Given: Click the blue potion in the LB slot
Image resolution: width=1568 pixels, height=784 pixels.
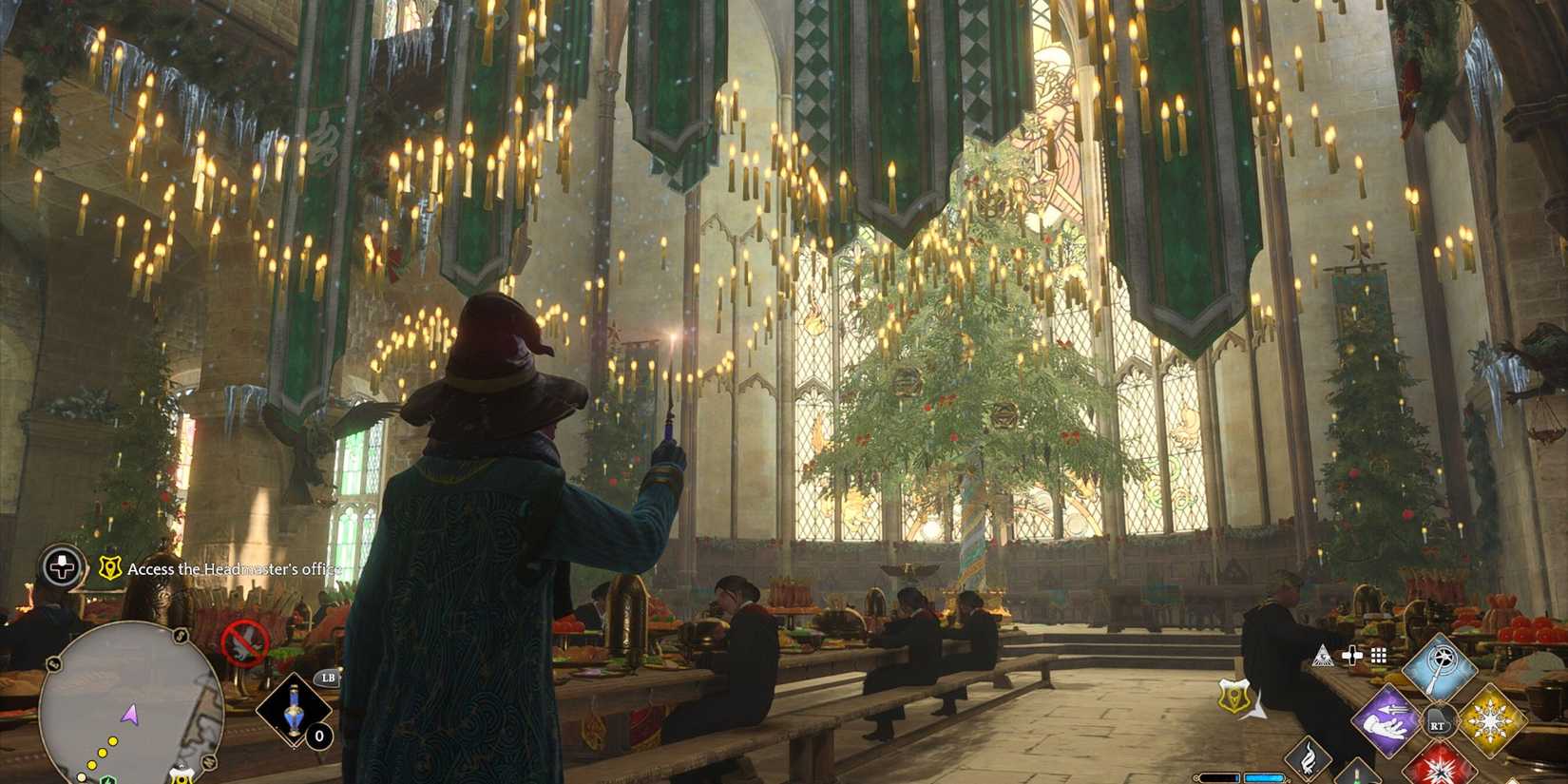Looking at the screenshot, I should point(293,709).
